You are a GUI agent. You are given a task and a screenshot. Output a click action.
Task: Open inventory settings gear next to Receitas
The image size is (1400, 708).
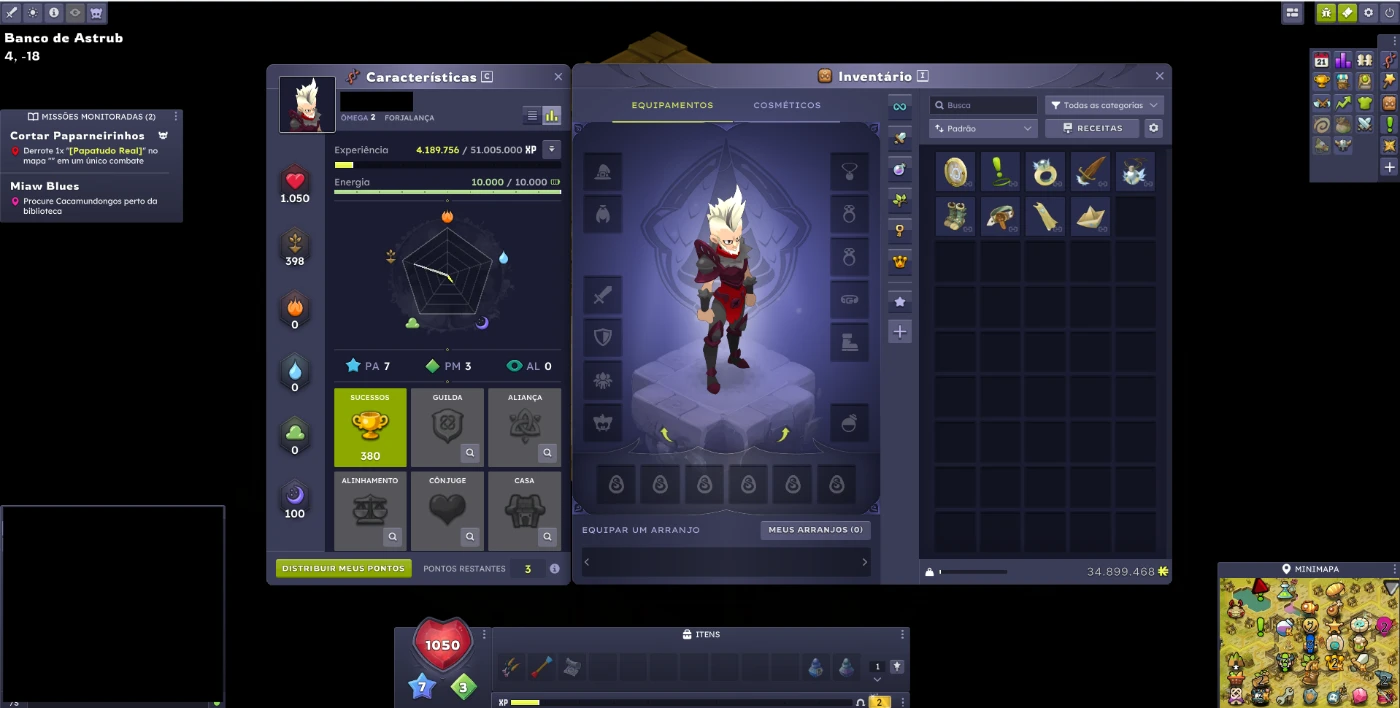click(x=1154, y=128)
